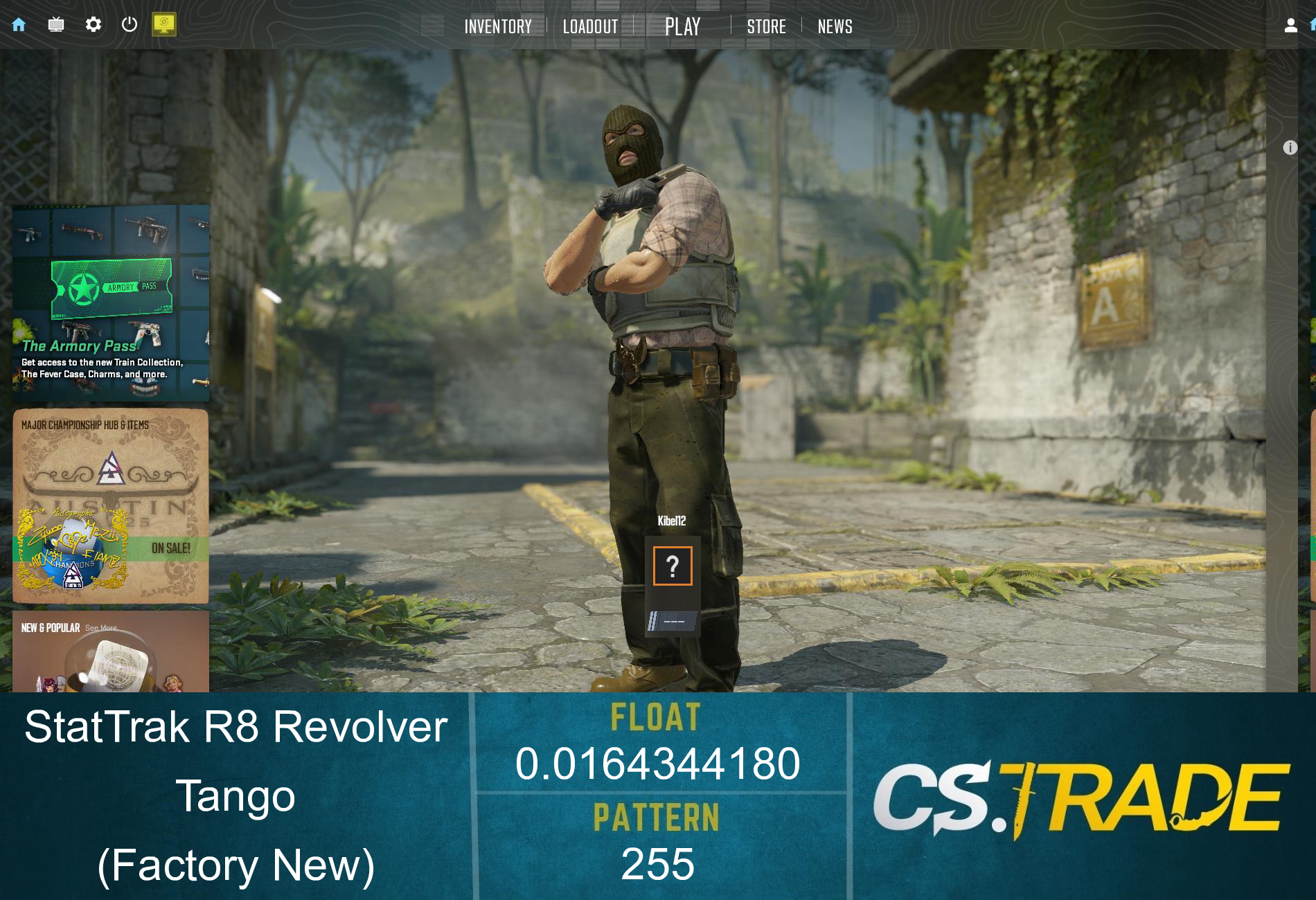
Task: Open the home screen with the house icon
Action: click(19, 24)
